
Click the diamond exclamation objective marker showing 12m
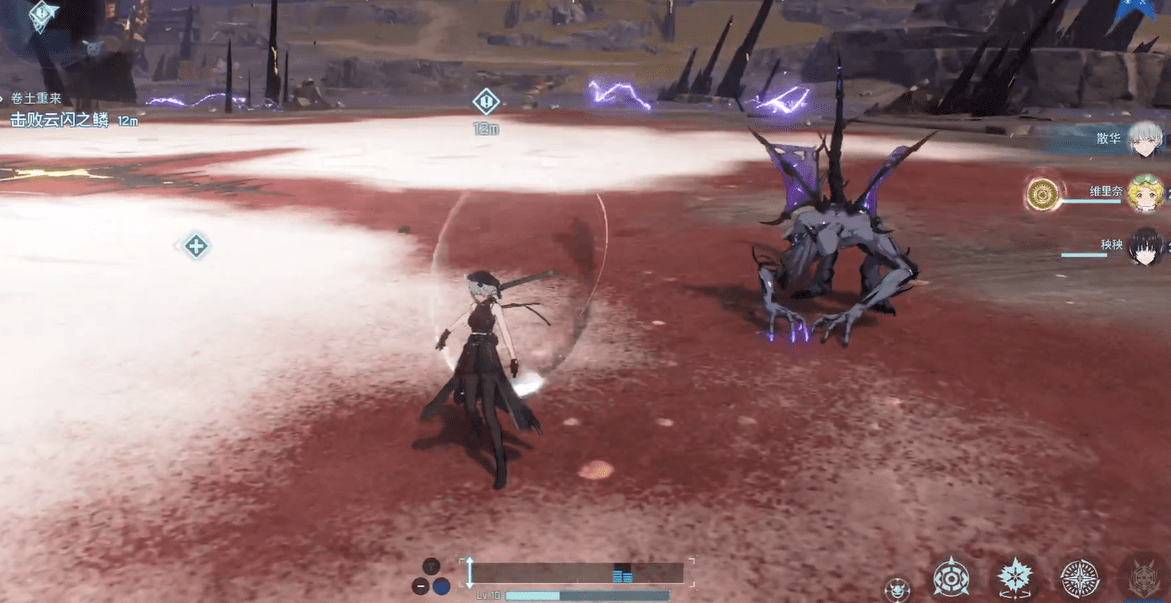pyautogui.click(x=486, y=102)
